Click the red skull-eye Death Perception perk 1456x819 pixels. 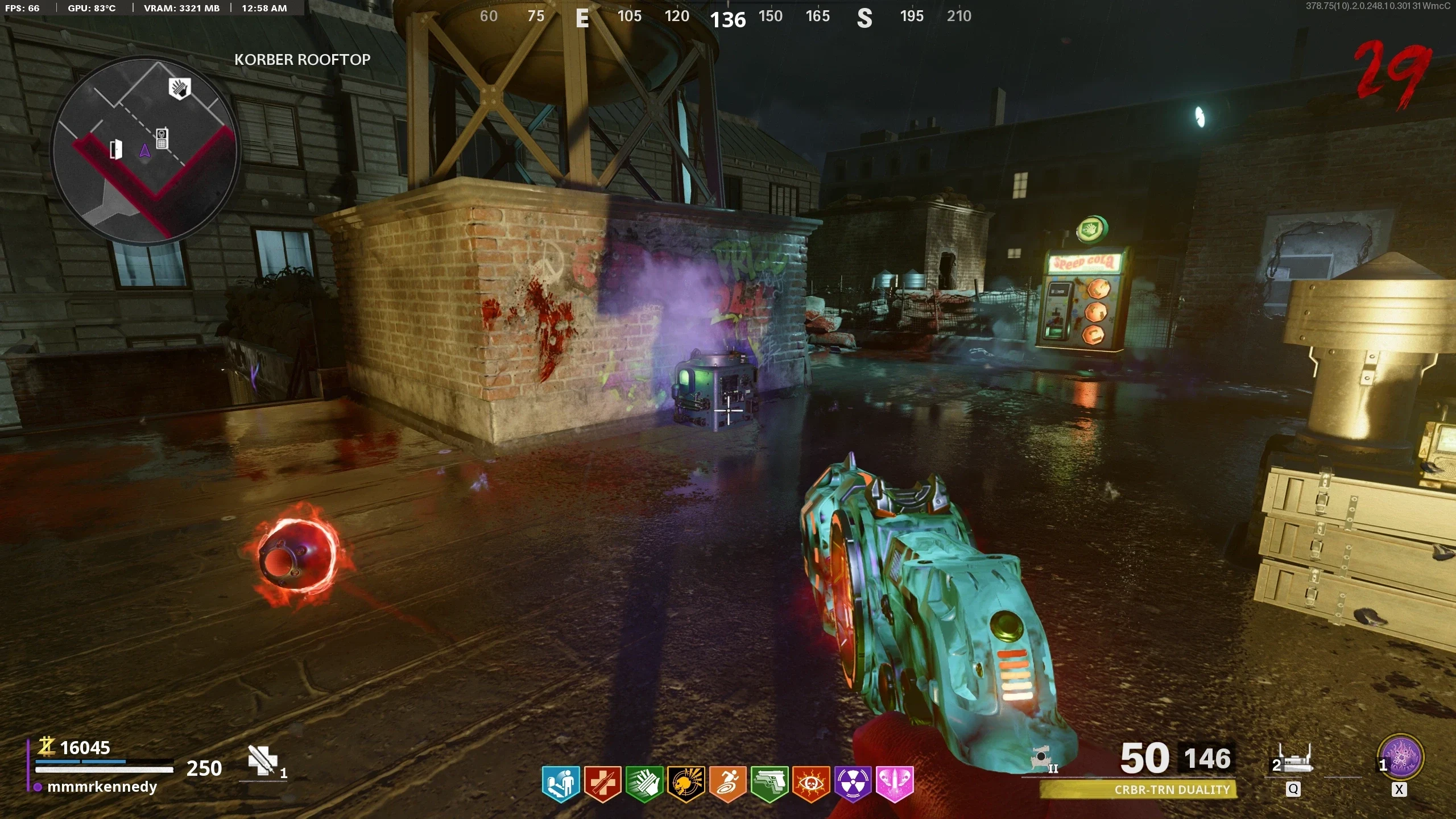click(x=811, y=784)
